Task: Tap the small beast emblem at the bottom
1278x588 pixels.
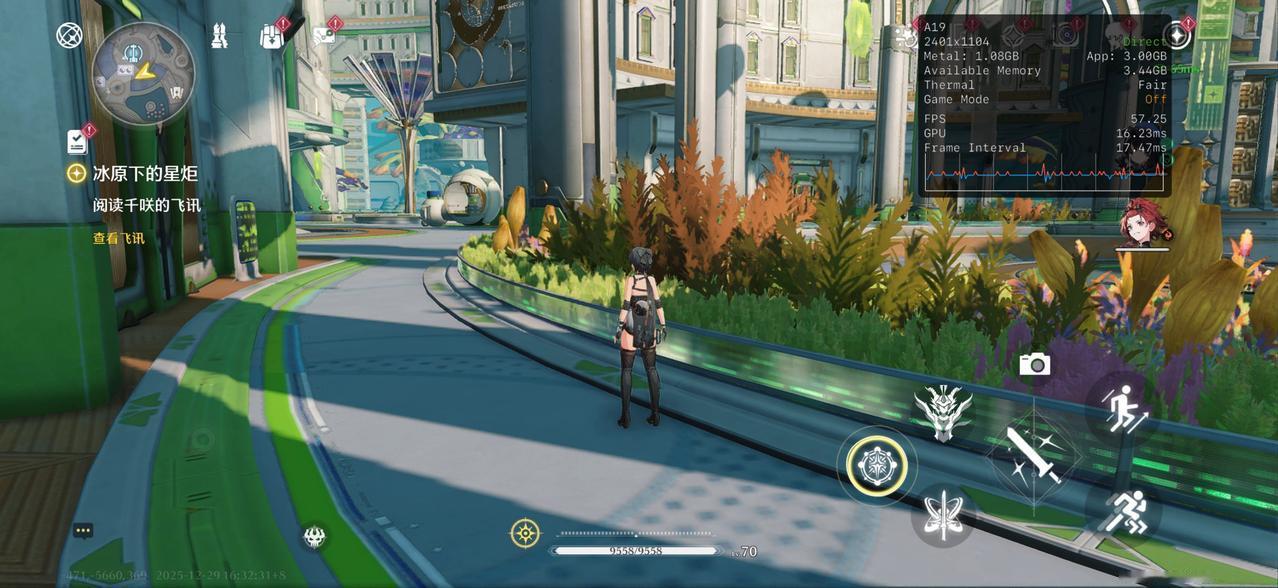Action: 315,537
